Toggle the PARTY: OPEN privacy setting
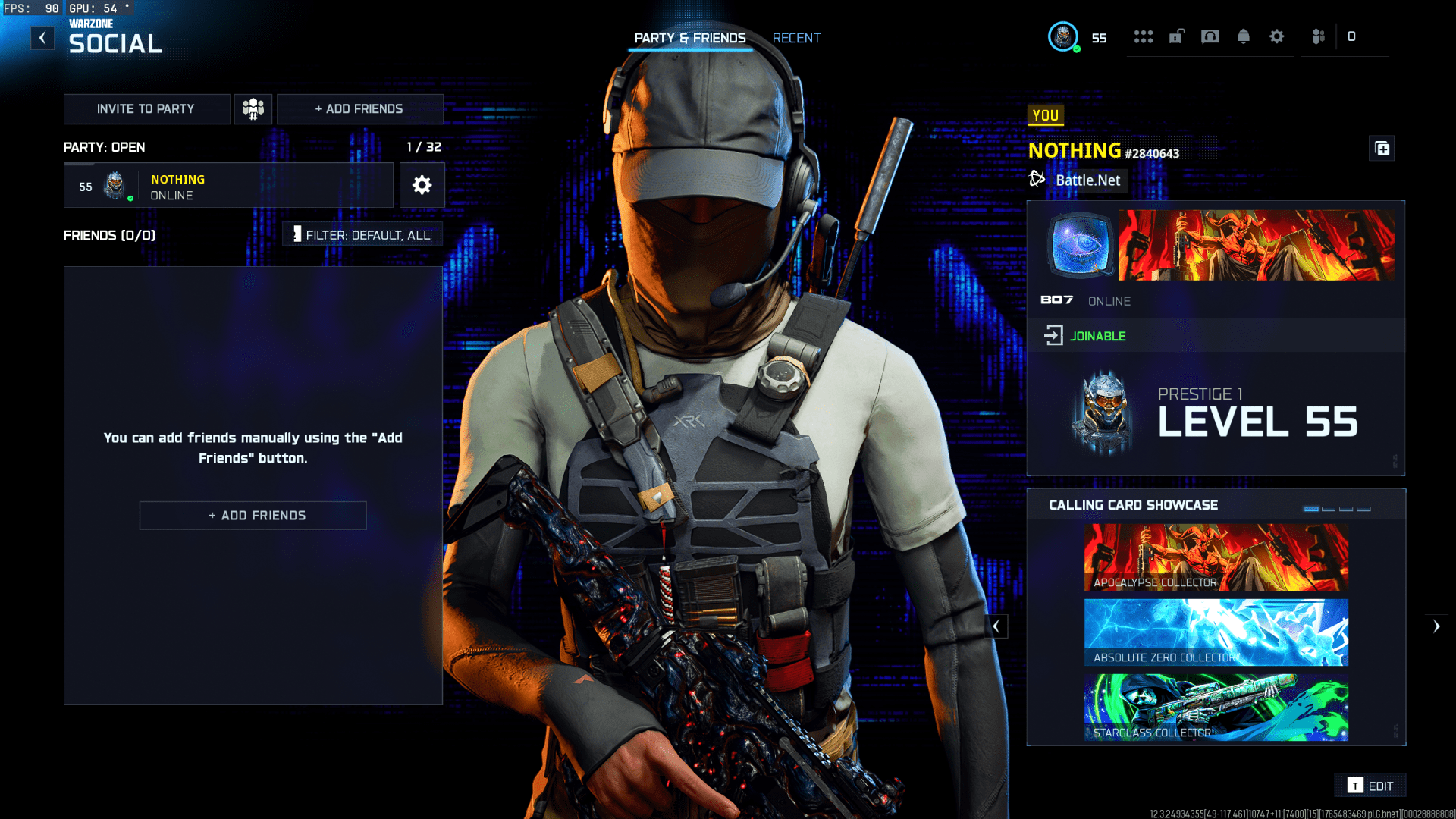Image resolution: width=1456 pixels, height=819 pixels. (104, 147)
